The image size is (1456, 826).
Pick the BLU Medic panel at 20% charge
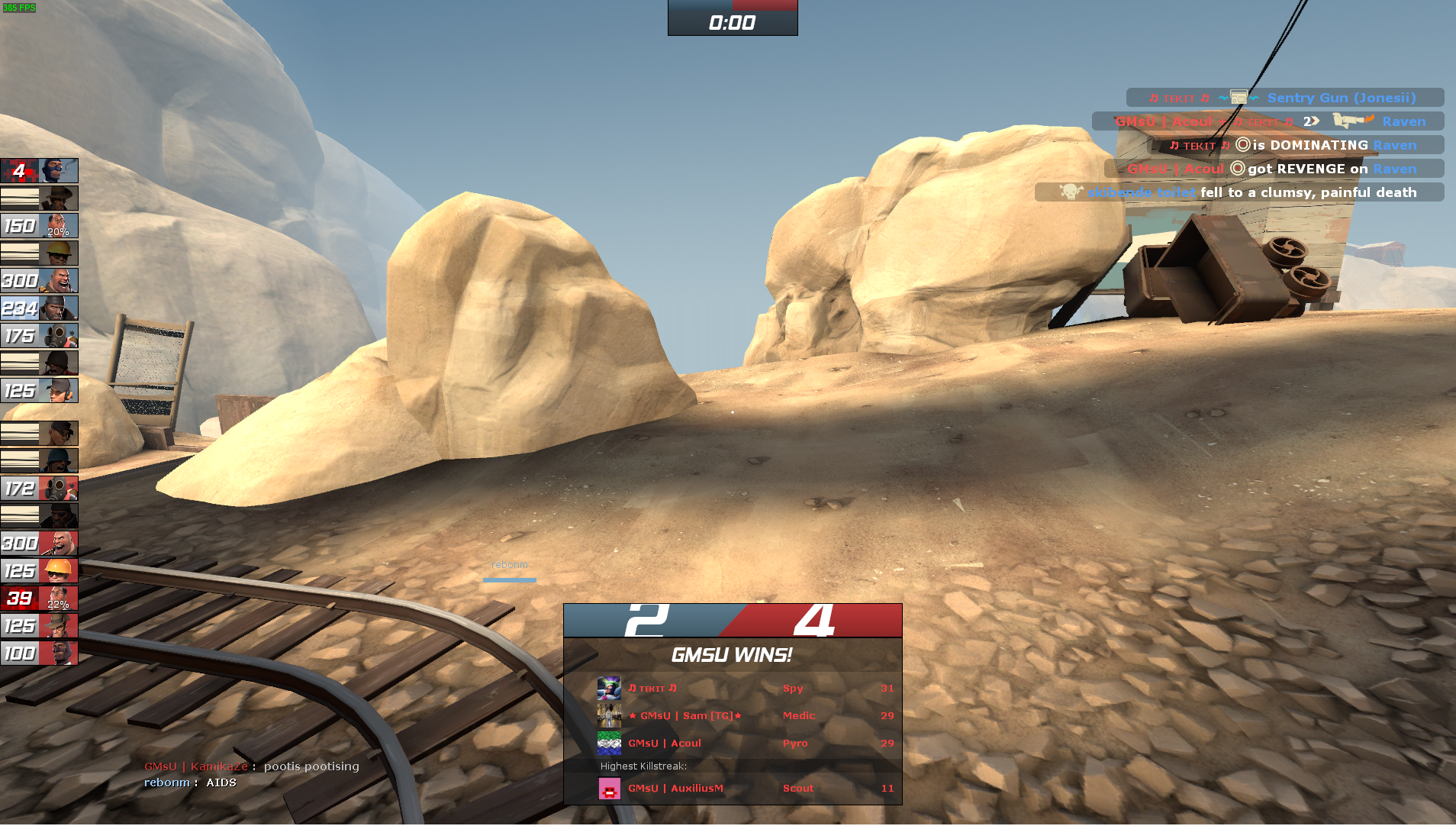(x=39, y=226)
